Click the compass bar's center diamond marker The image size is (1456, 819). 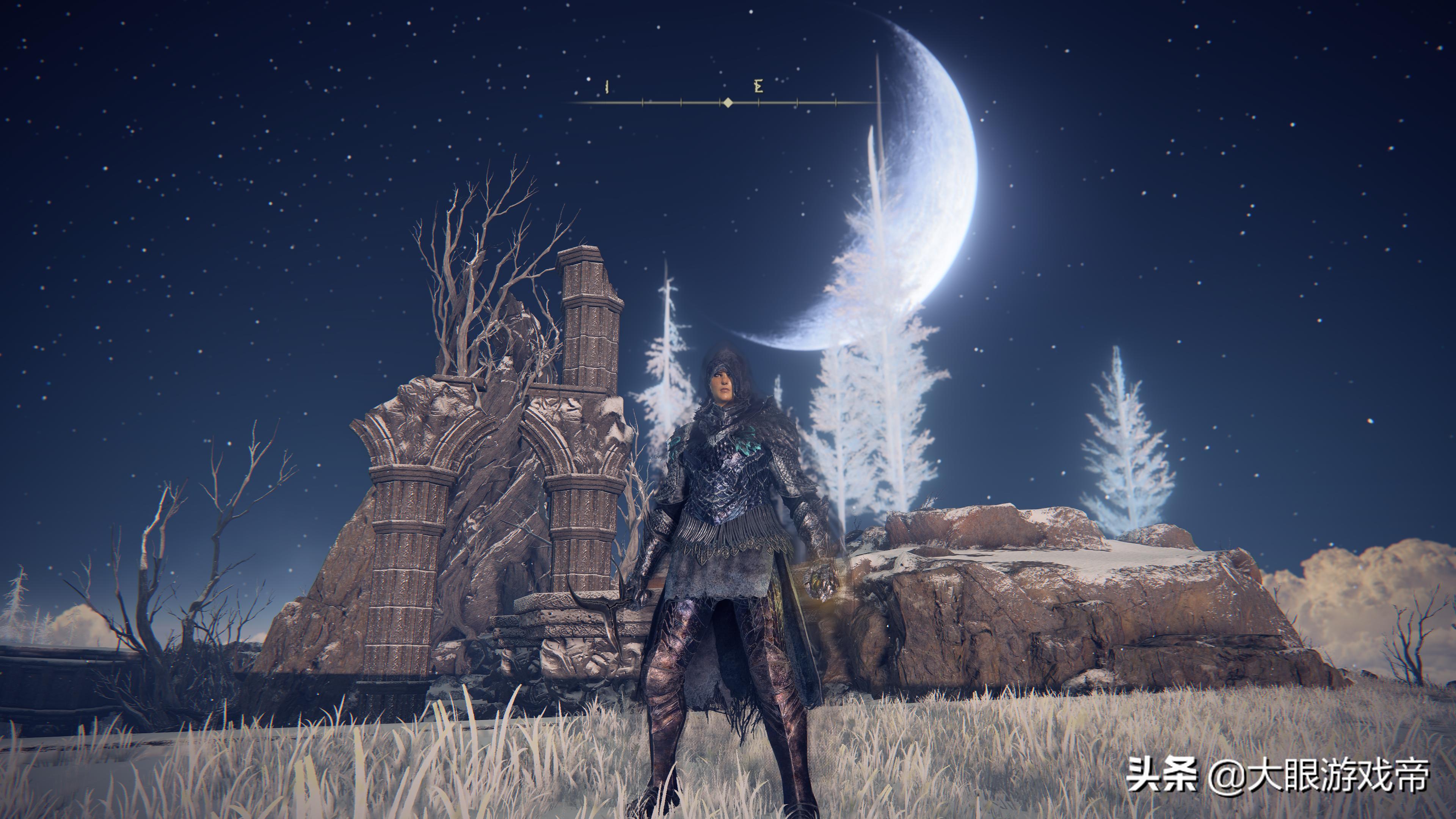point(728,102)
